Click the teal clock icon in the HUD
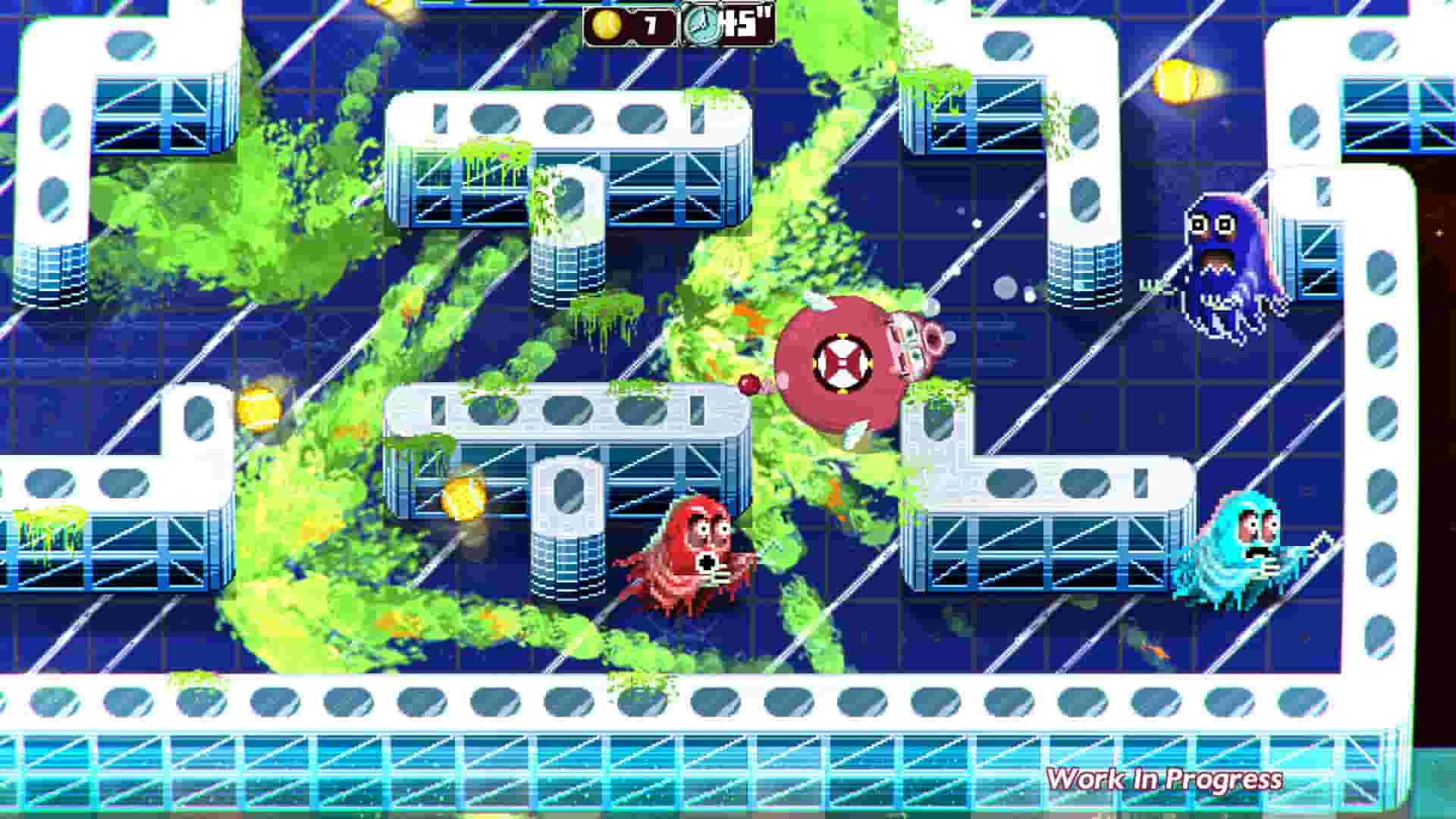This screenshot has width=1456, height=819. coord(701,25)
